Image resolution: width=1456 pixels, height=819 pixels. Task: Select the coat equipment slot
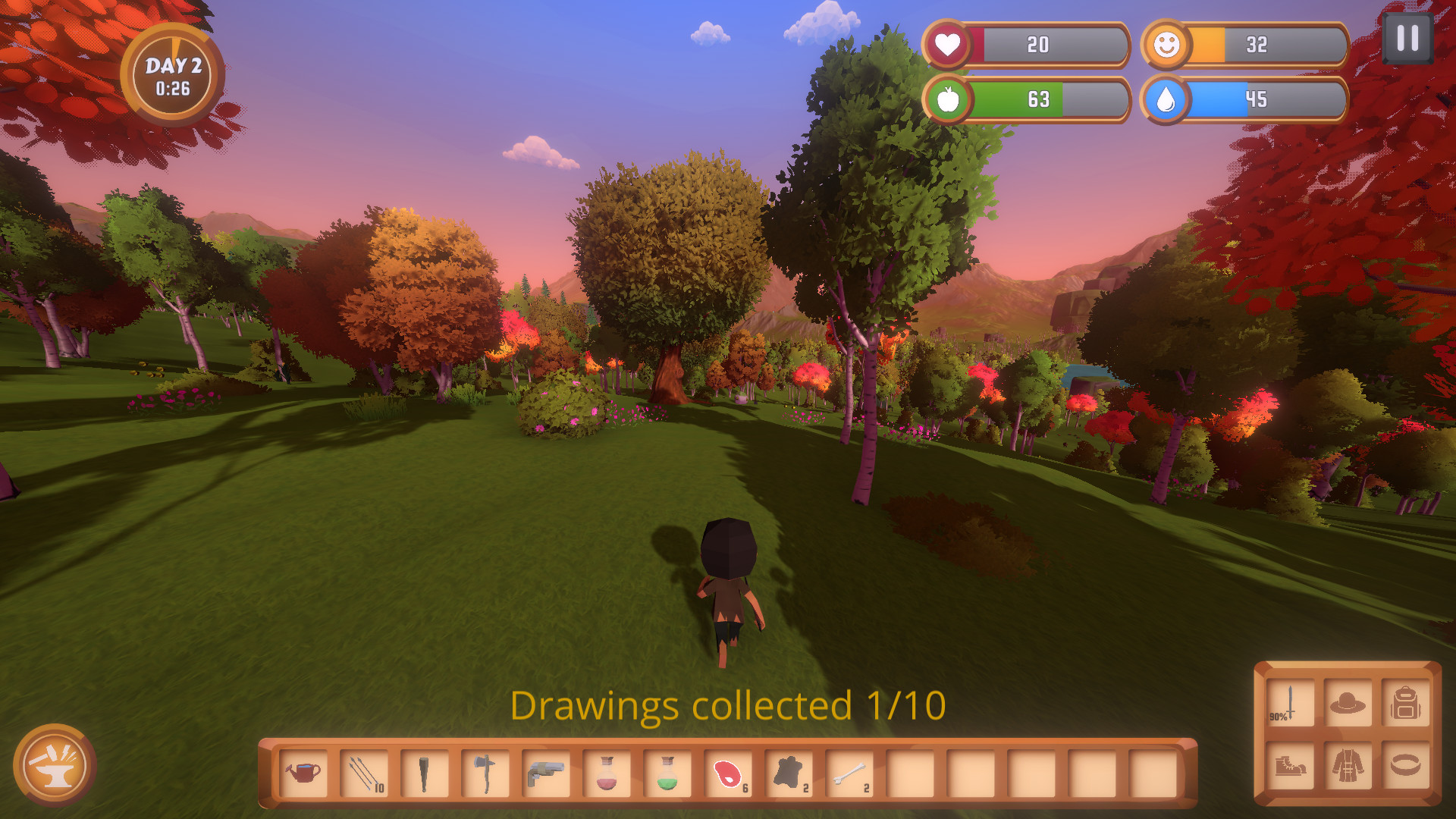(1348, 766)
